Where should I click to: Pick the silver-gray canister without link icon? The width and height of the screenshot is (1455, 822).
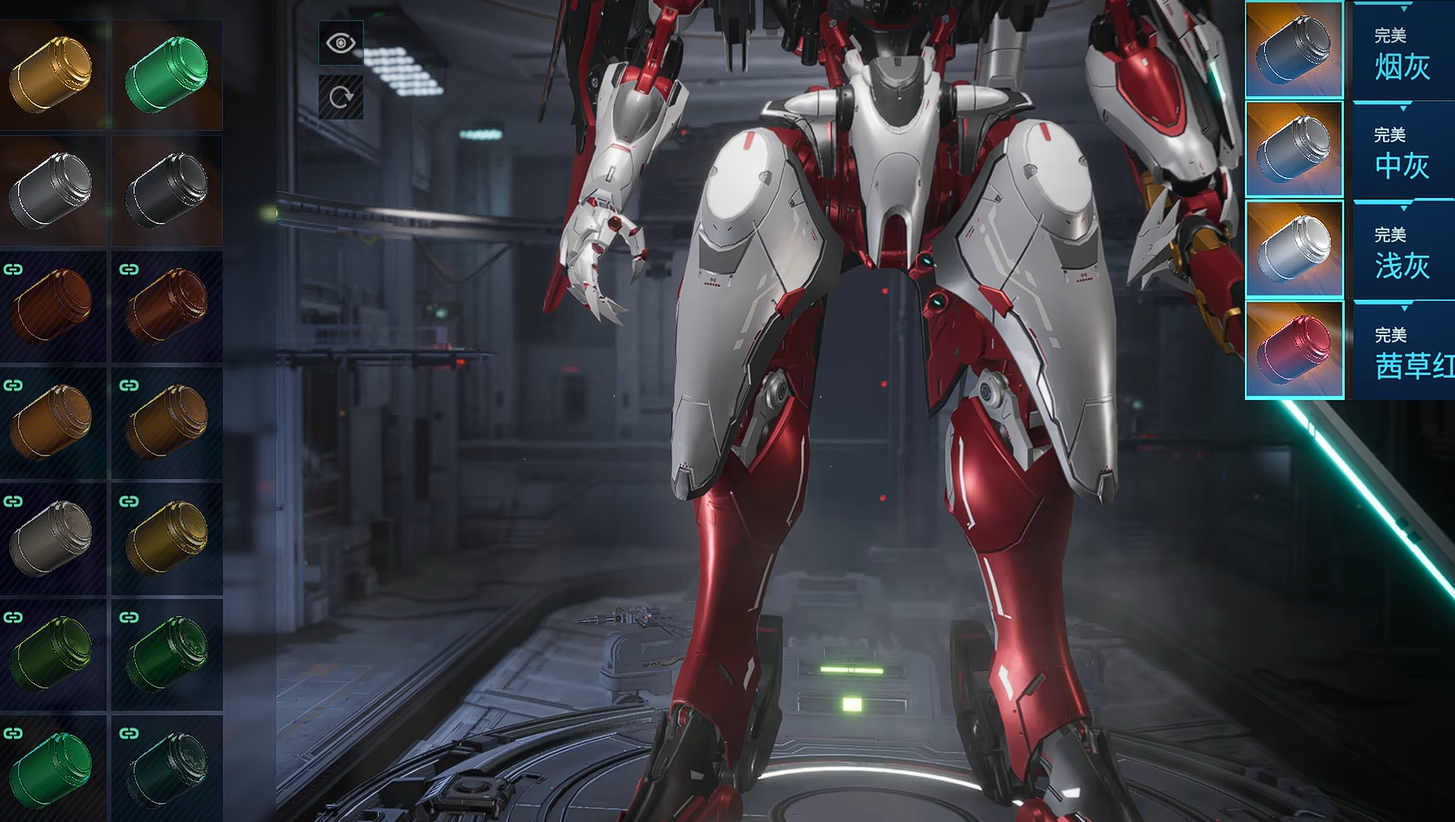coord(51,190)
